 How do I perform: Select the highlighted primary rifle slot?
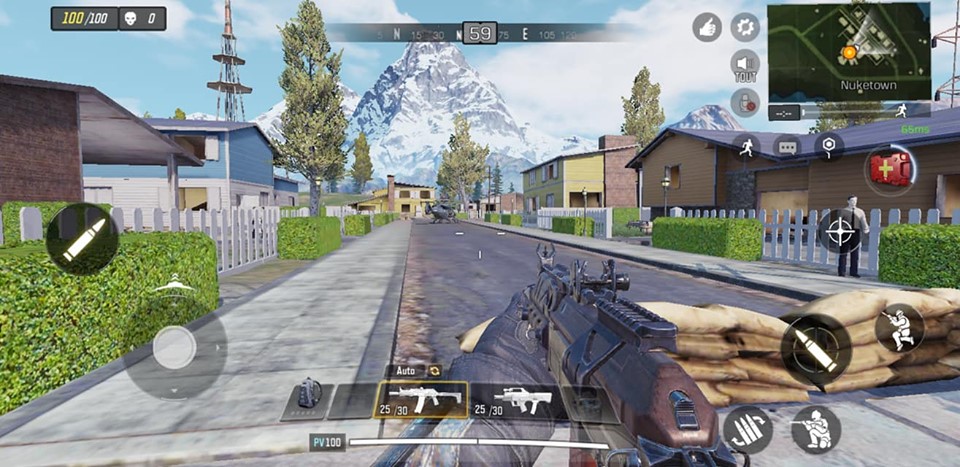pos(421,400)
